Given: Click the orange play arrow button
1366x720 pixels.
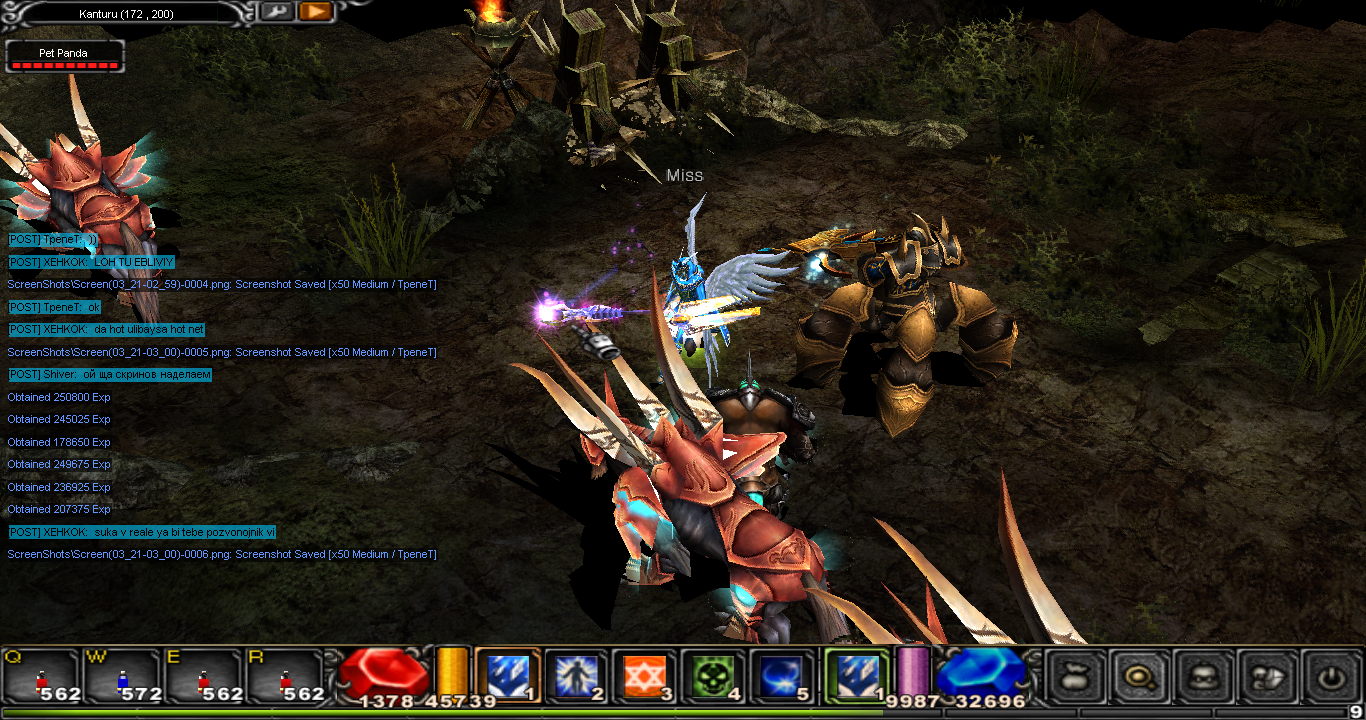Looking at the screenshot, I should pyautogui.click(x=314, y=12).
